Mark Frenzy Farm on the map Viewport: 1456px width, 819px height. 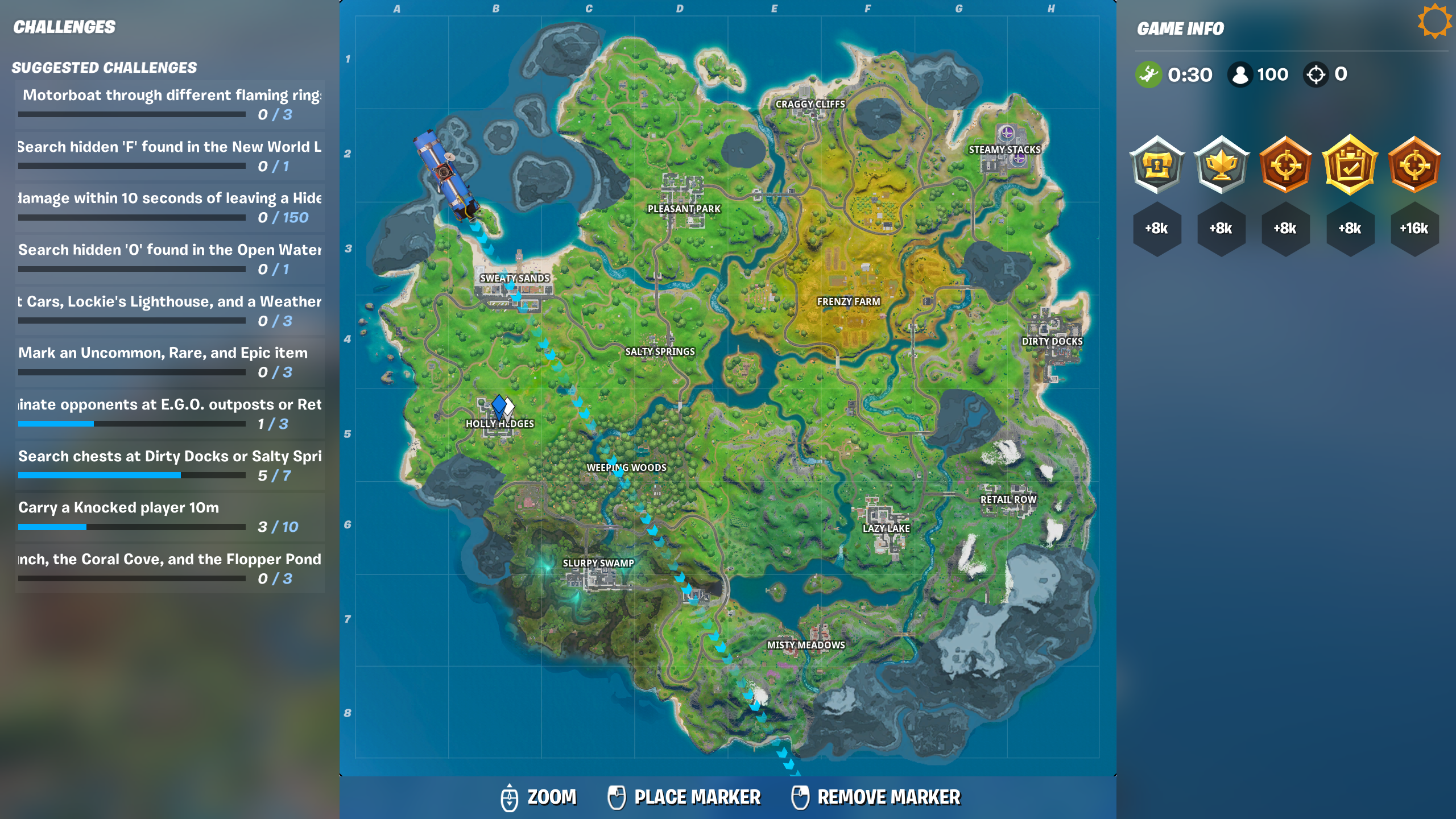coord(848,301)
